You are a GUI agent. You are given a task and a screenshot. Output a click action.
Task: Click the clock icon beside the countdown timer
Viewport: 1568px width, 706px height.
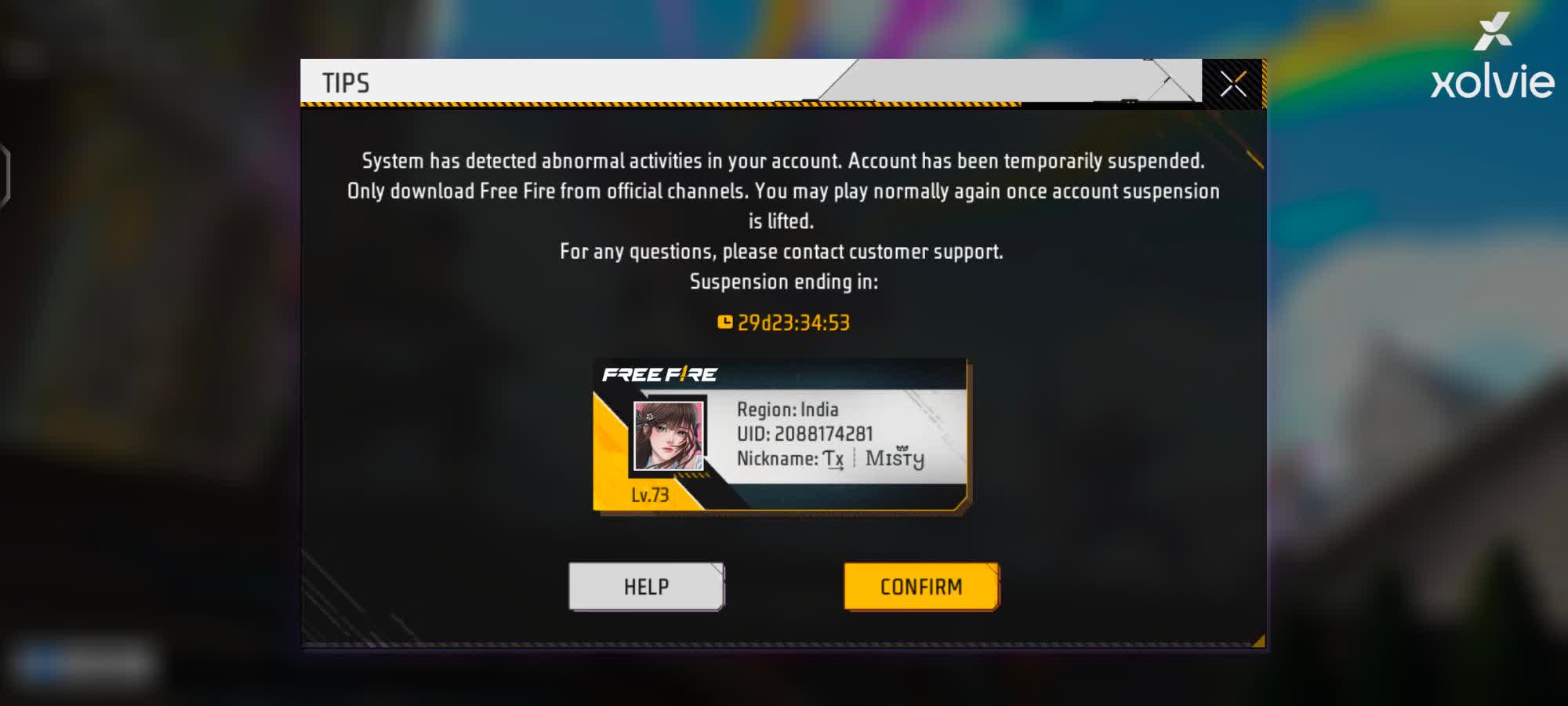coord(725,321)
